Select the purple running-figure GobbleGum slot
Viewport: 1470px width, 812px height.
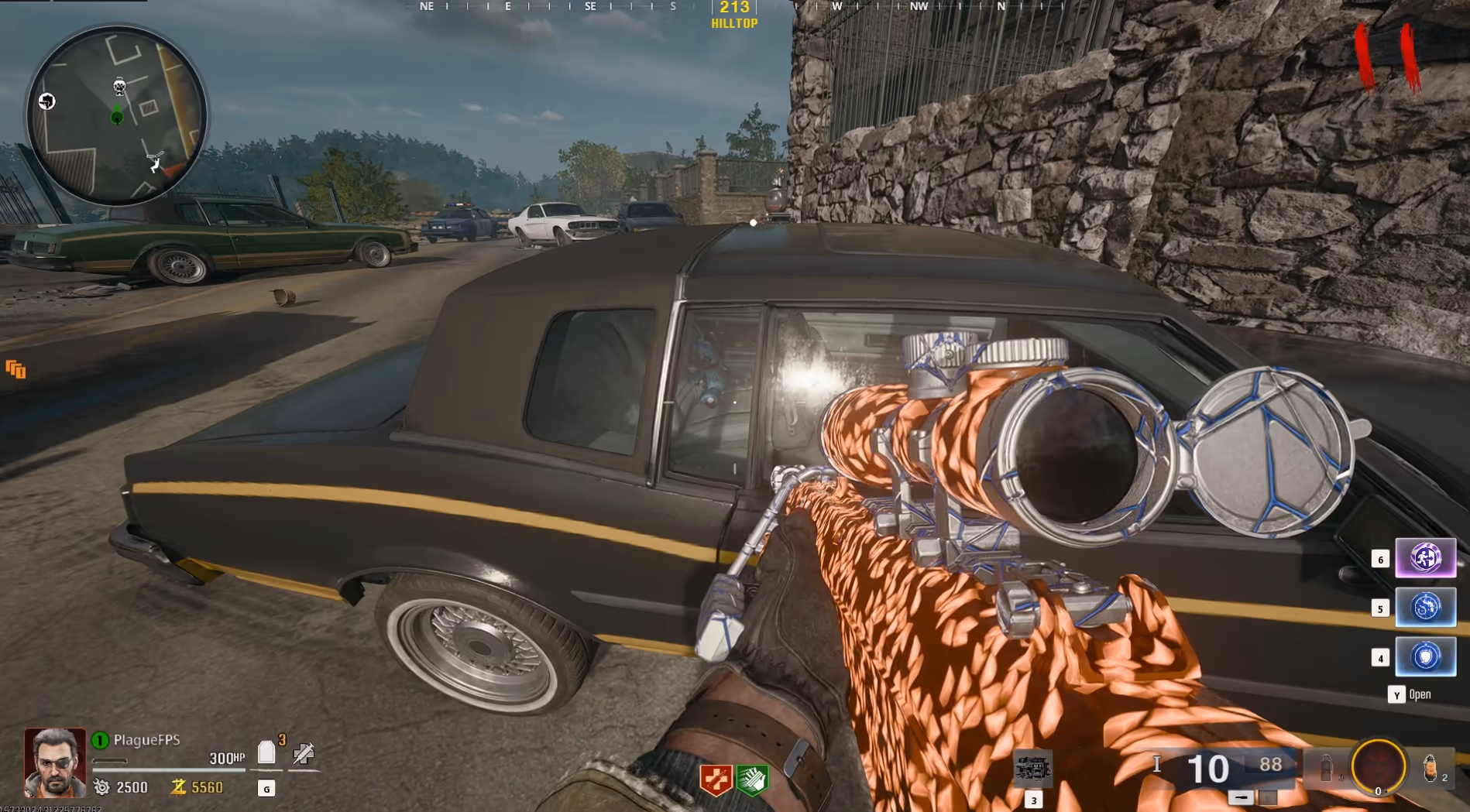pyautogui.click(x=1425, y=558)
